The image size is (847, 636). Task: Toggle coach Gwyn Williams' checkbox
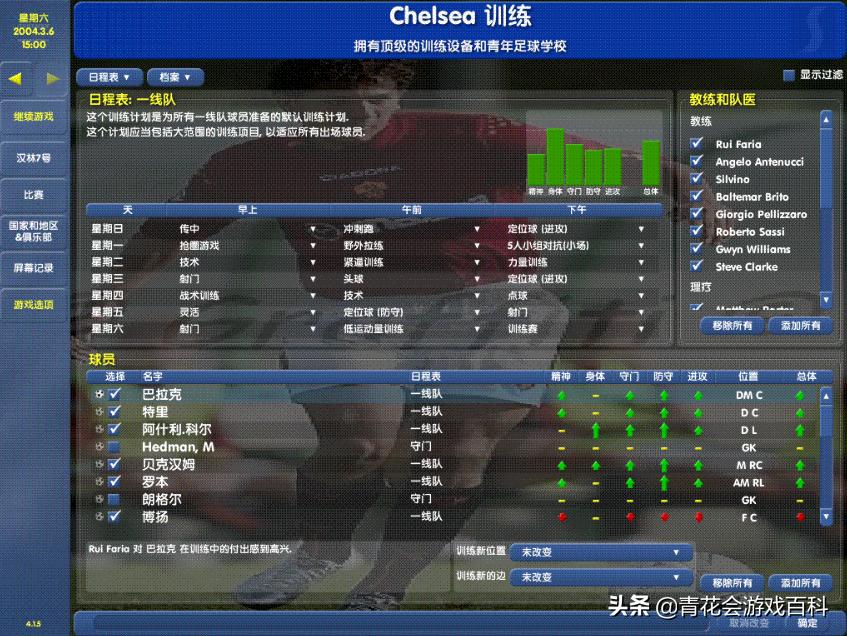tap(697, 249)
